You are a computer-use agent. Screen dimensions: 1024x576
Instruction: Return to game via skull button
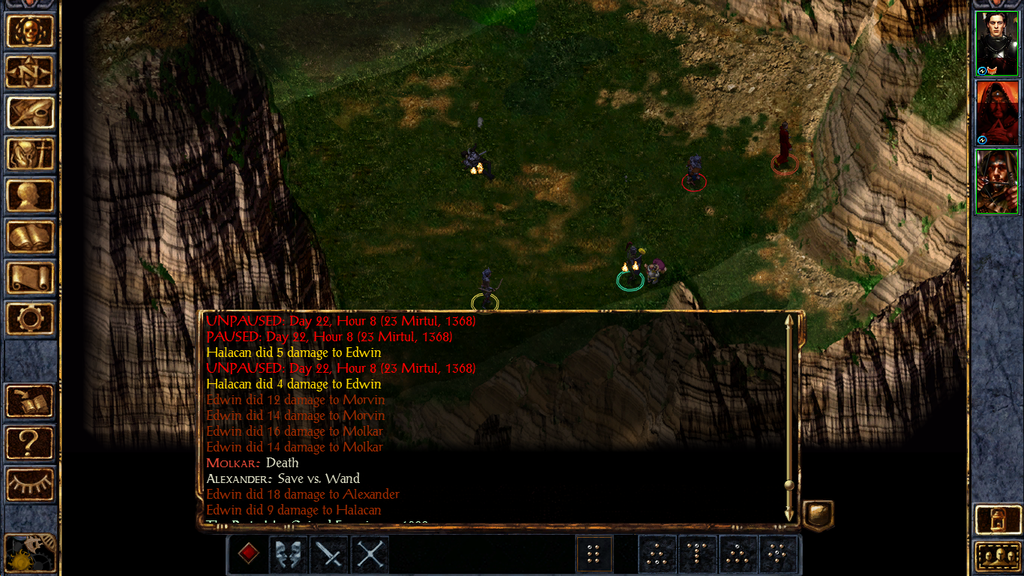30,30
